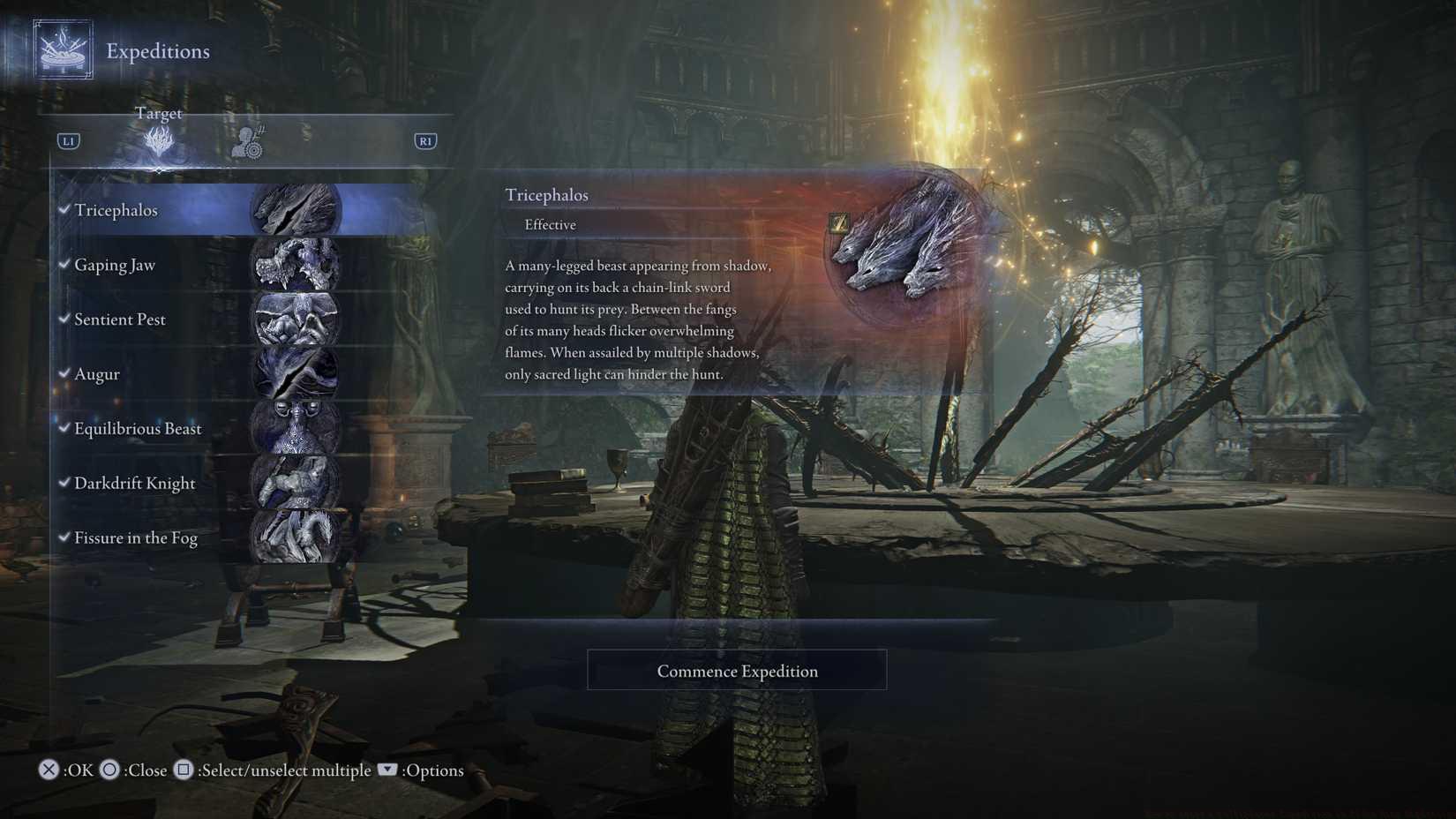
Task: Select the Tricephalos three-headed beast portrait
Action: 297,210
